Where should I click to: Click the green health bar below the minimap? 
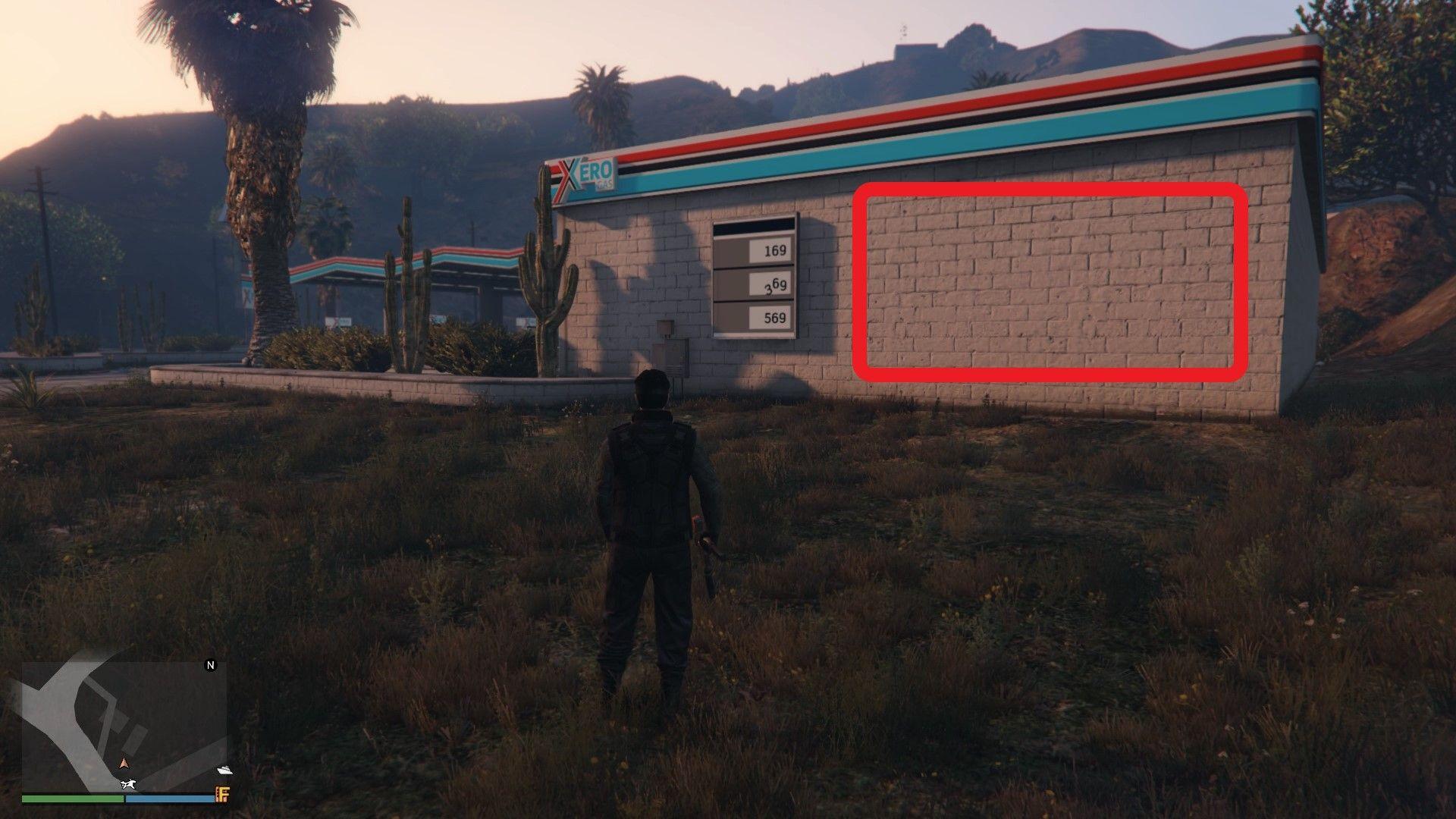[x=72, y=799]
